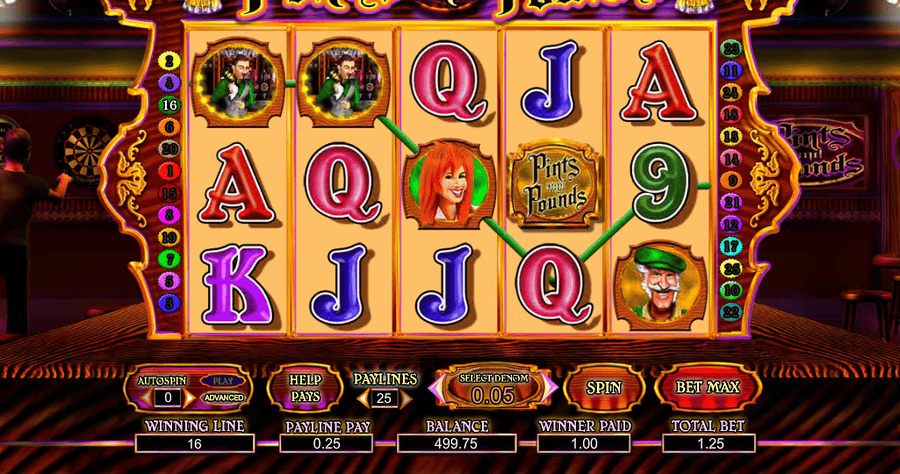Choose the yellow payline 2 marker
Image resolution: width=900 pixels, height=474 pixels.
[168, 62]
